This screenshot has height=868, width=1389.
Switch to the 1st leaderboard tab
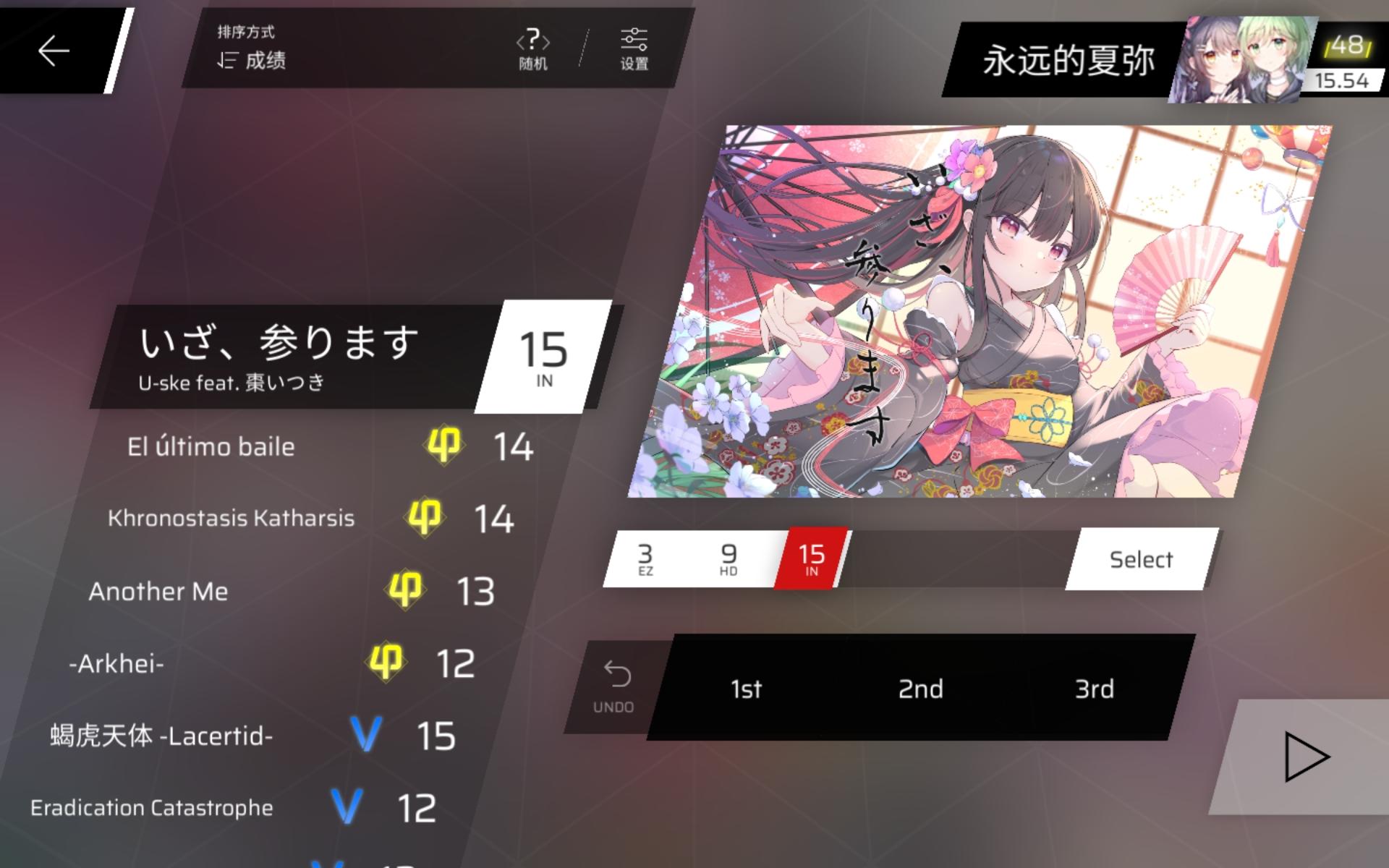tap(746, 689)
